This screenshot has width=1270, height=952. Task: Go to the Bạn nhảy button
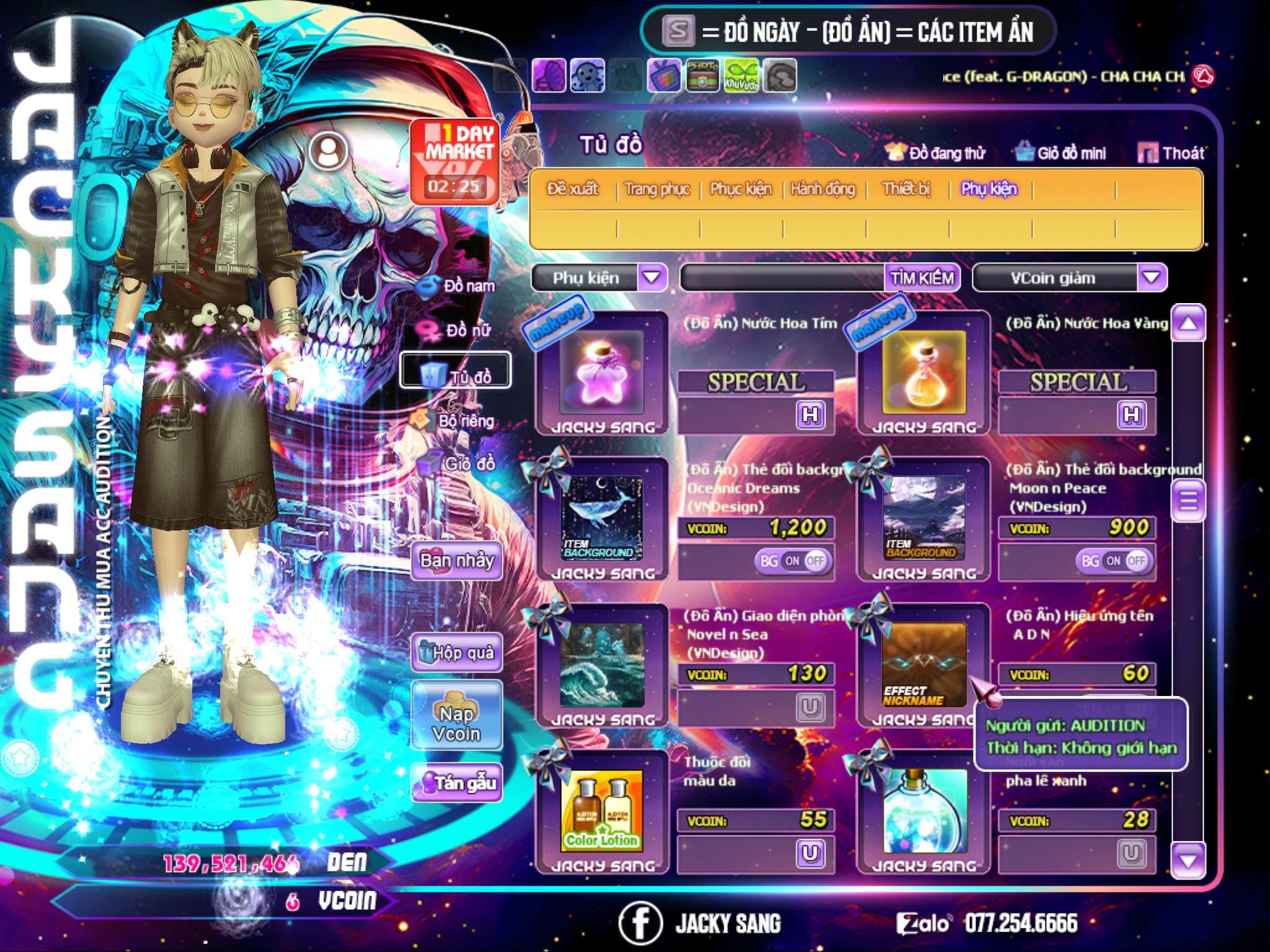tap(456, 561)
